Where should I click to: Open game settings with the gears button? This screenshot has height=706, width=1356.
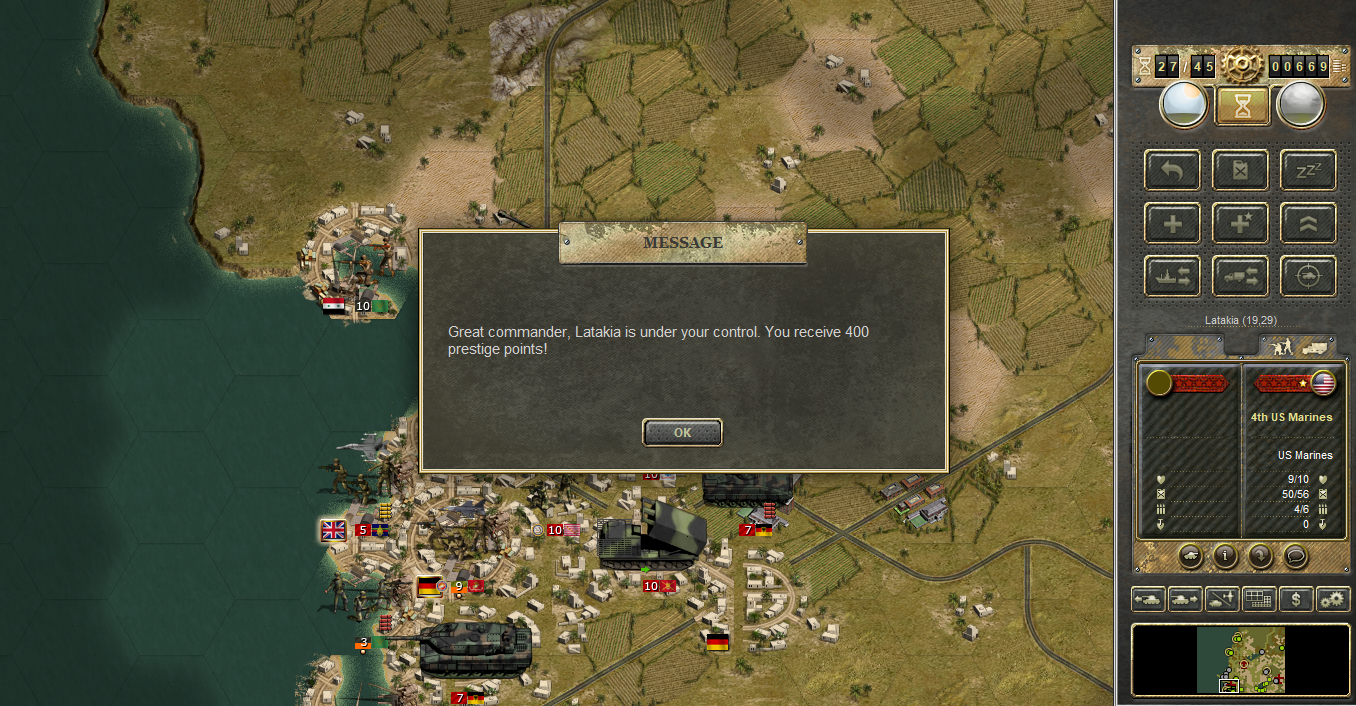1332,599
